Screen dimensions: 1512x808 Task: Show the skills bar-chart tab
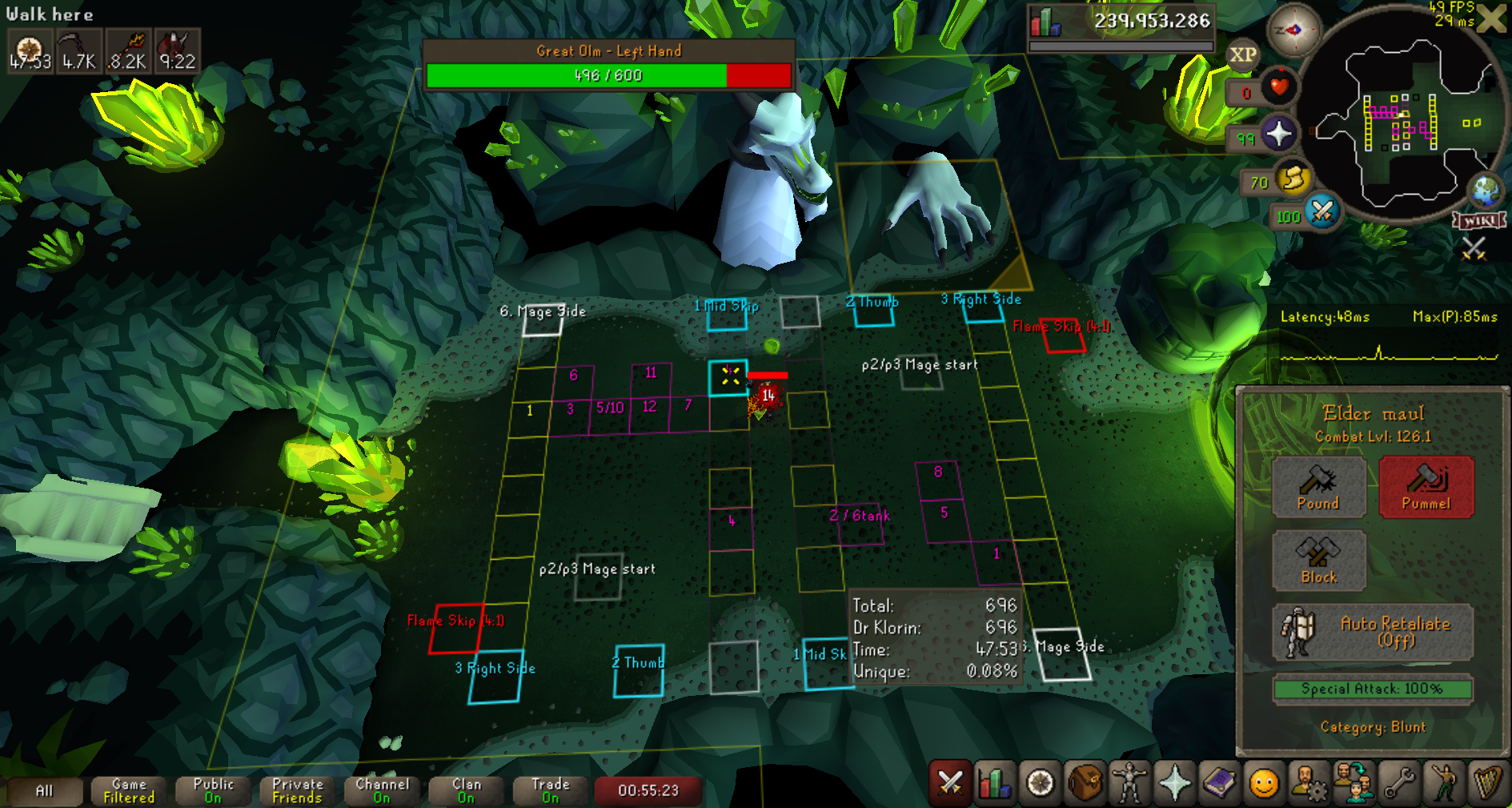pos(994,783)
